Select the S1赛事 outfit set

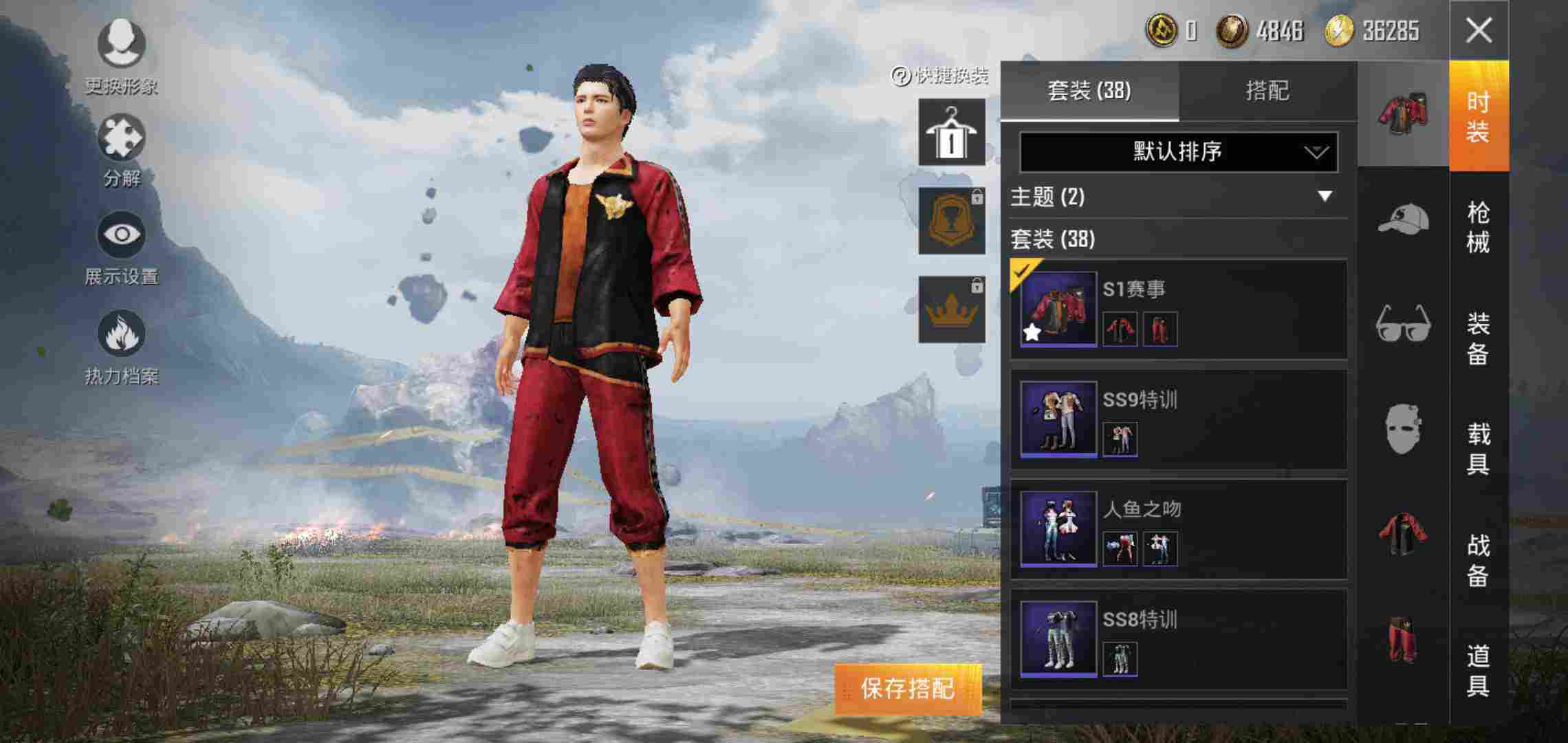click(1177, 309)
